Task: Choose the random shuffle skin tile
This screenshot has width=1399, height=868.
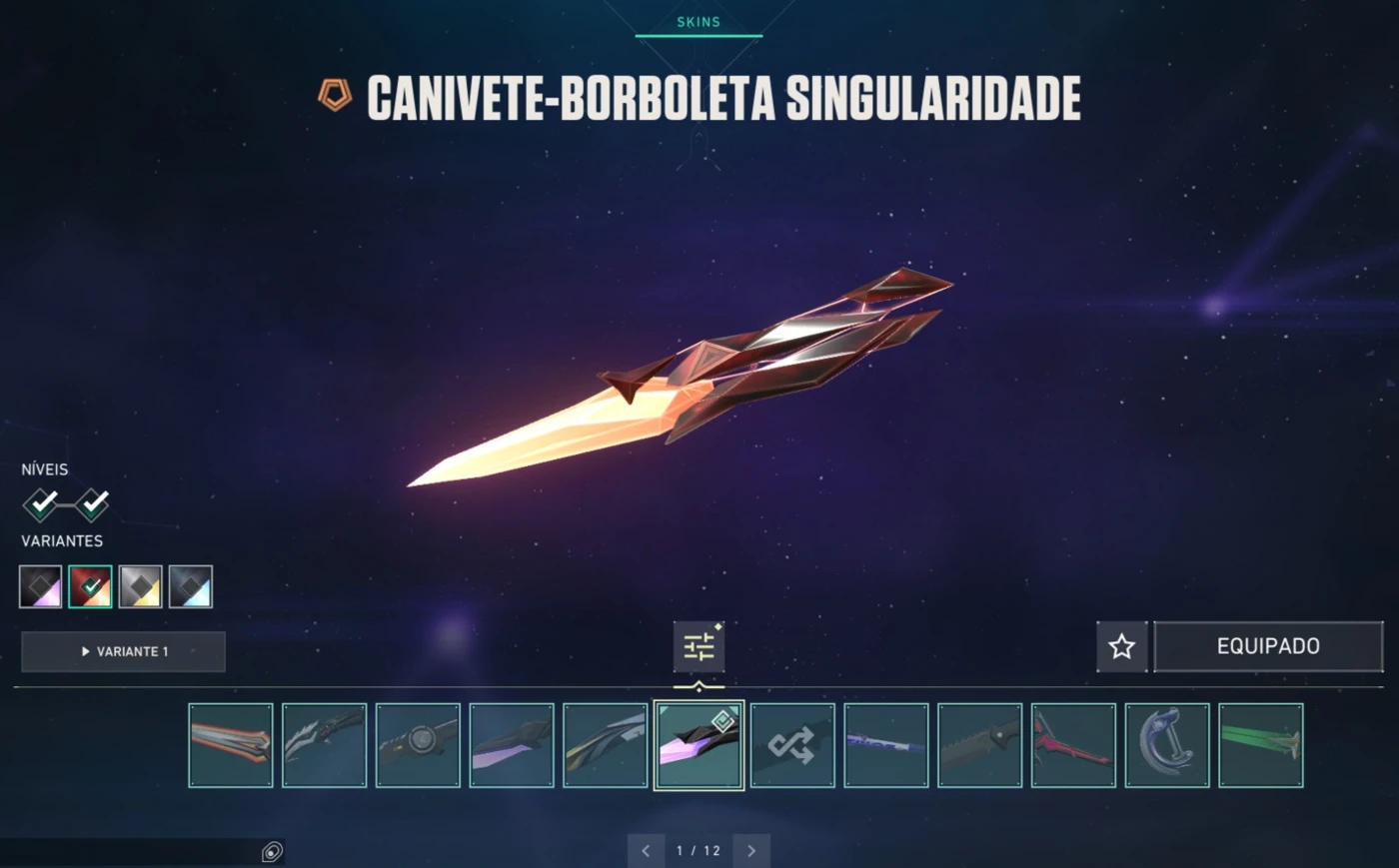Action: (x=792, y=745)
